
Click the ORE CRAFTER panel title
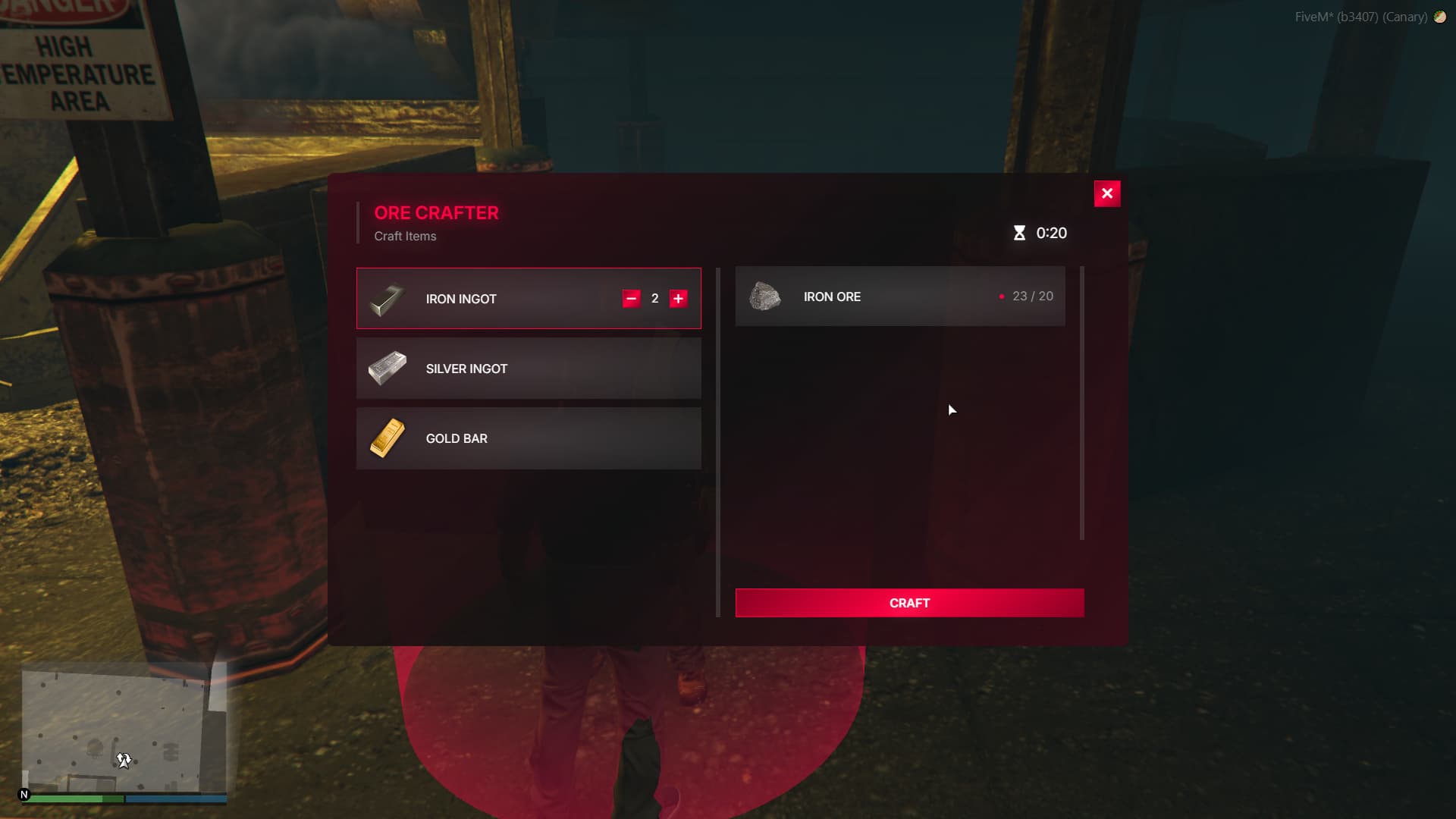pos(435,213)
